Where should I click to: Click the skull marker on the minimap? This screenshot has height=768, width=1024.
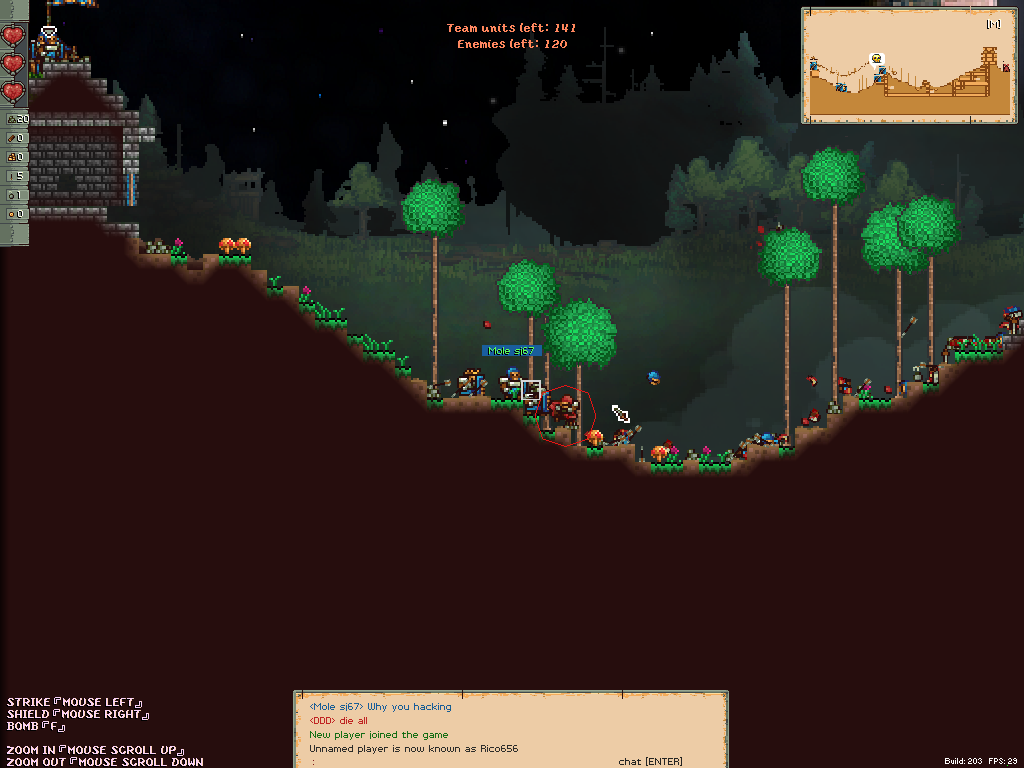point(877,59)
